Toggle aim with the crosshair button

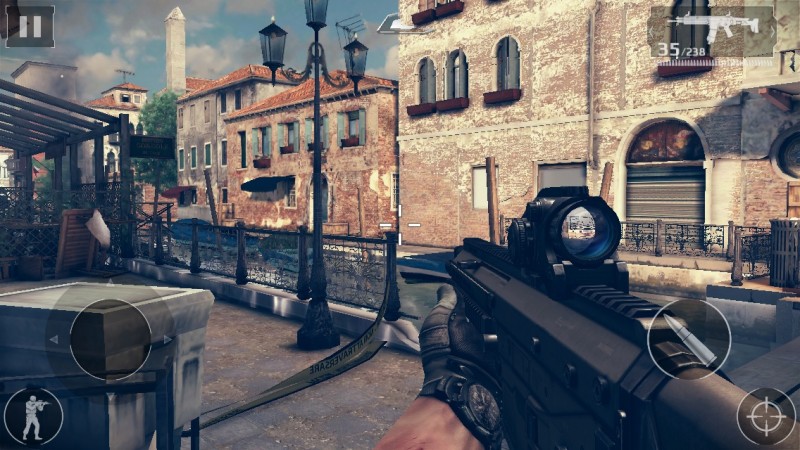click(x=766, y=415)
